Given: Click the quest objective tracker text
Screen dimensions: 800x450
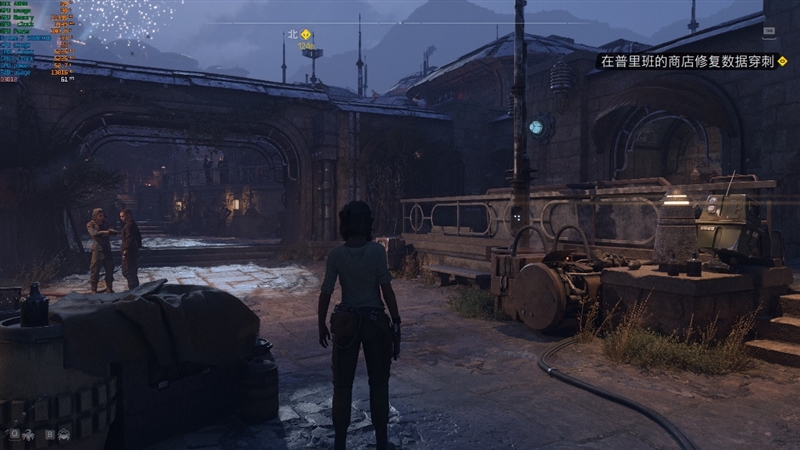Looking at the screenshot, I should click(x=688, y=61).
